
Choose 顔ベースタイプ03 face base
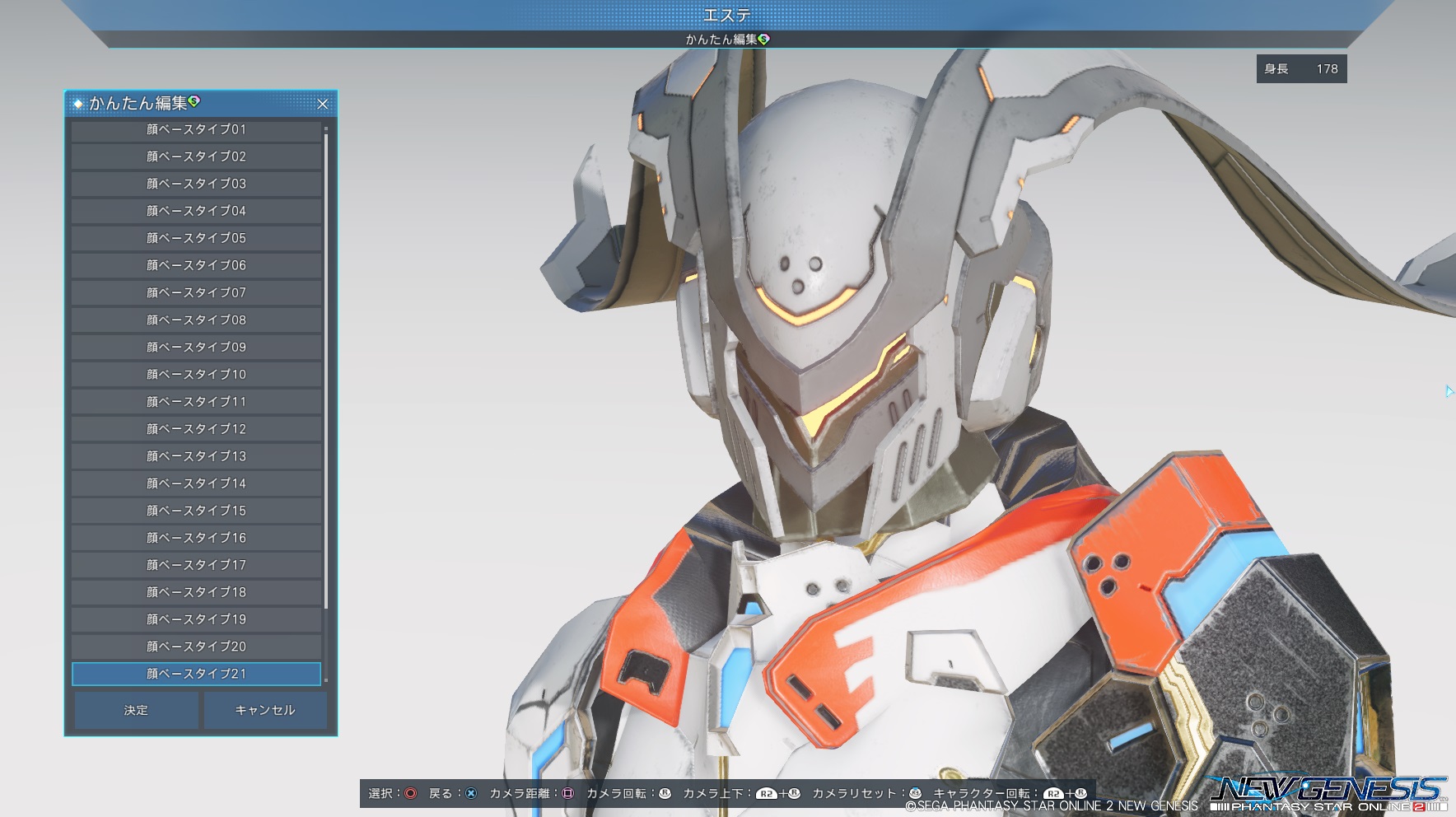[196, 184]
